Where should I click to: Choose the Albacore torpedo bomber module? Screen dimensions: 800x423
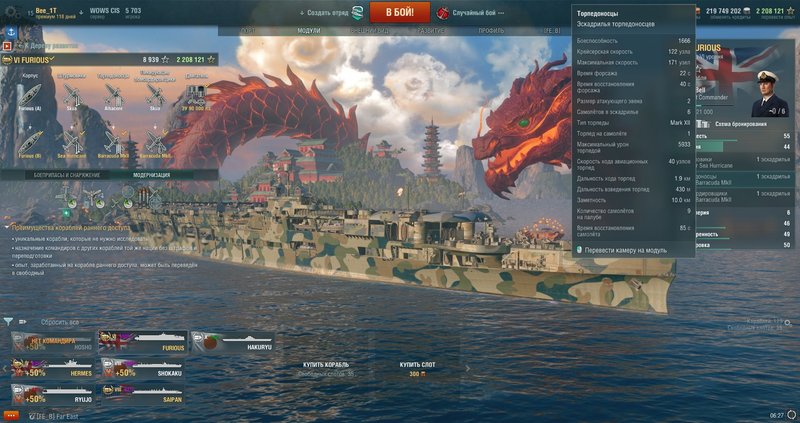click(113, 95)
